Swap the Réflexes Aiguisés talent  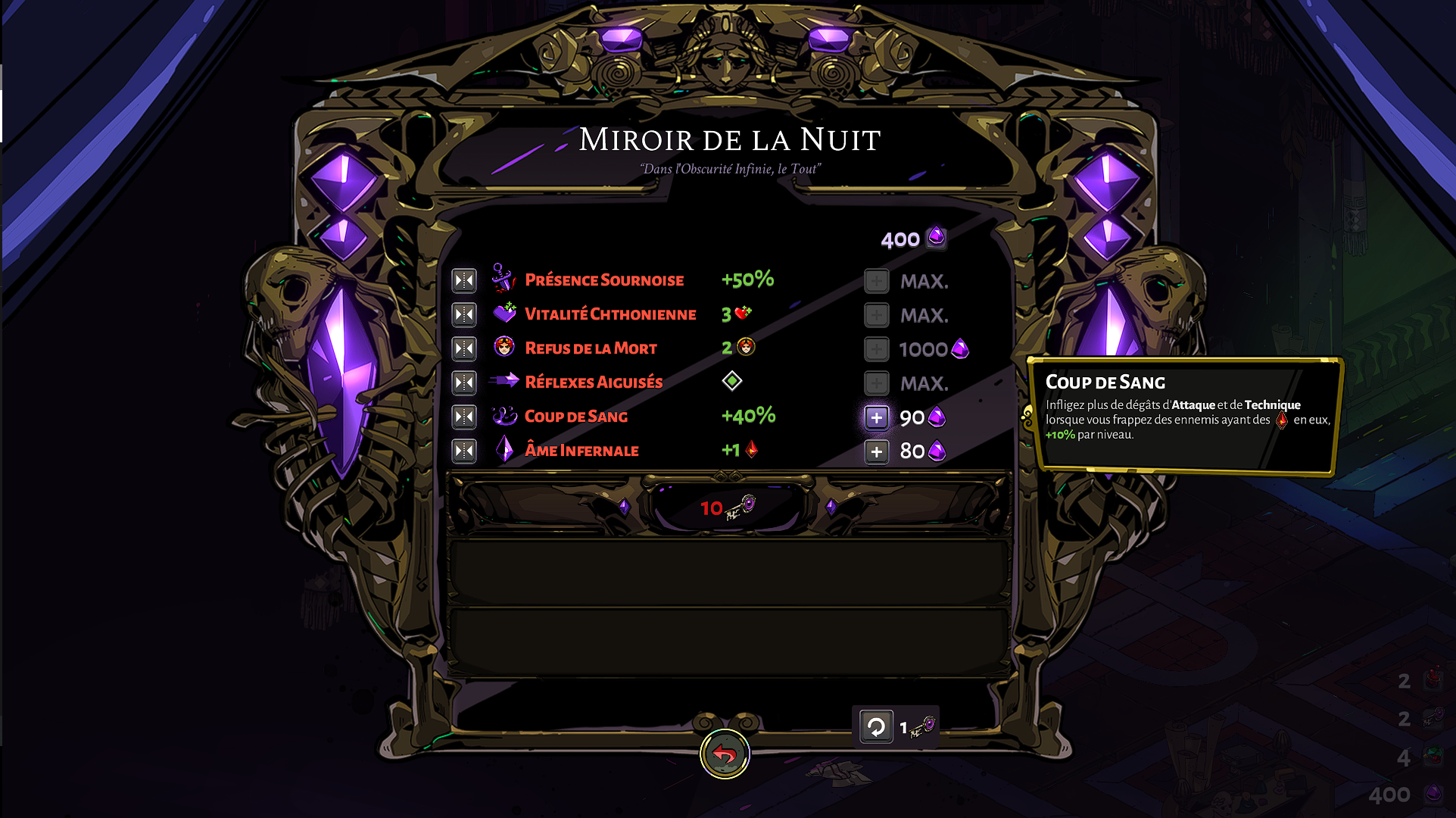464,382
